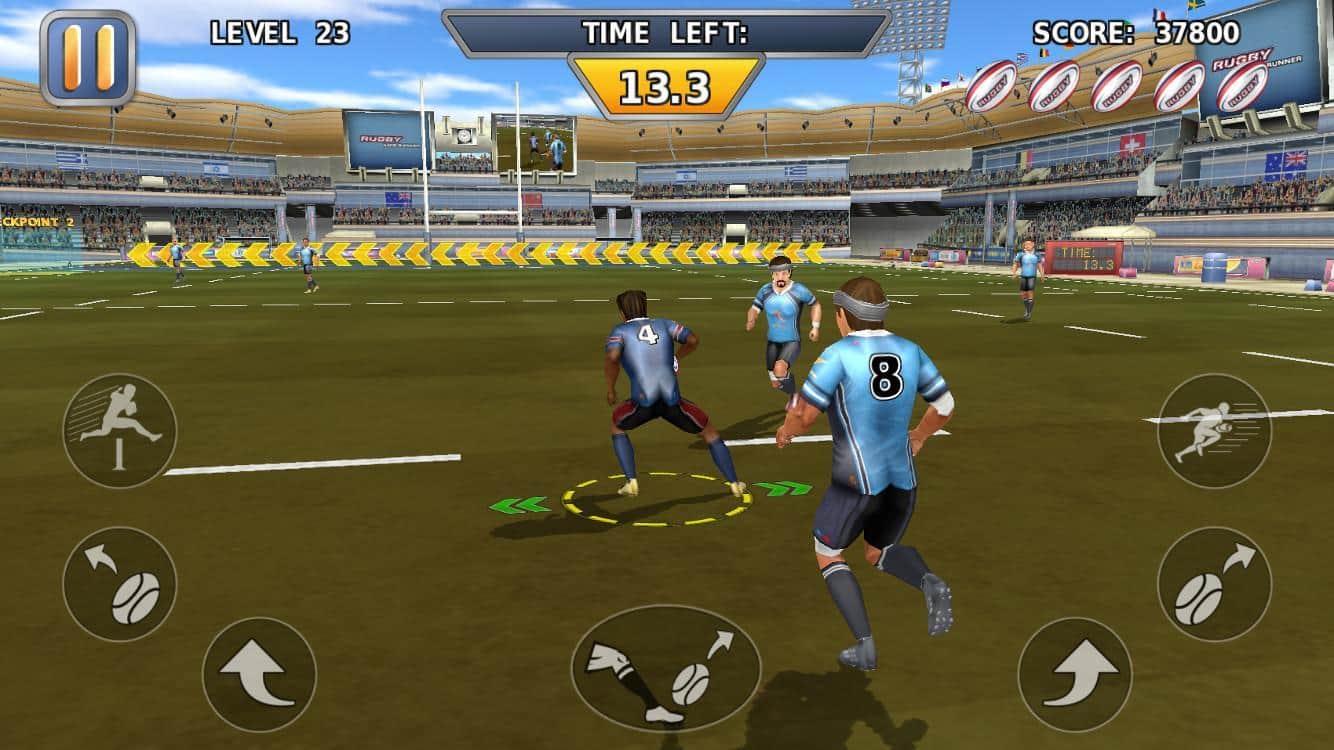Pass the ball to the right

tap(1214, 584)
